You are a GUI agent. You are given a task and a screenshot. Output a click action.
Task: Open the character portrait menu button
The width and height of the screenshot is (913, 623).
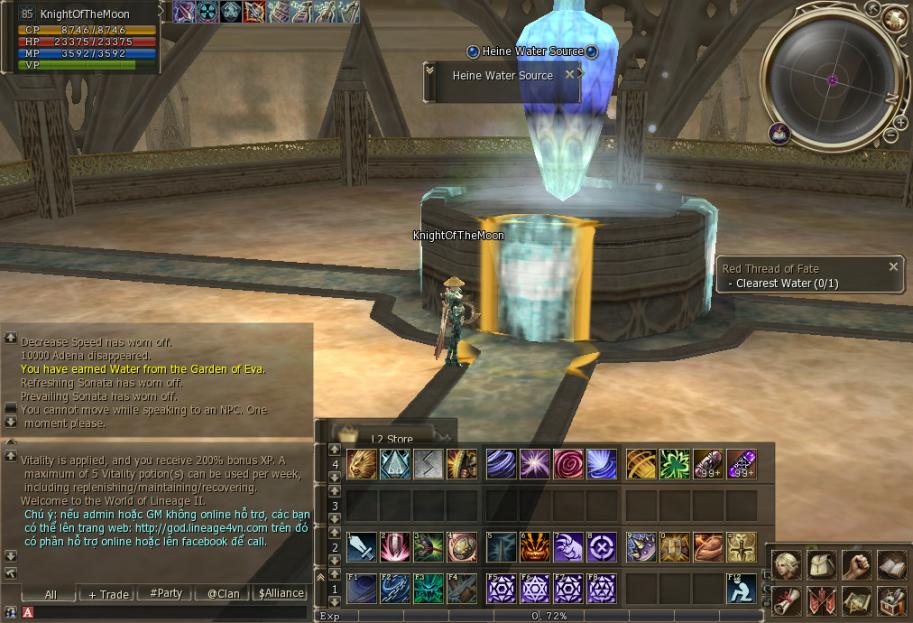[x=786, y=565]
